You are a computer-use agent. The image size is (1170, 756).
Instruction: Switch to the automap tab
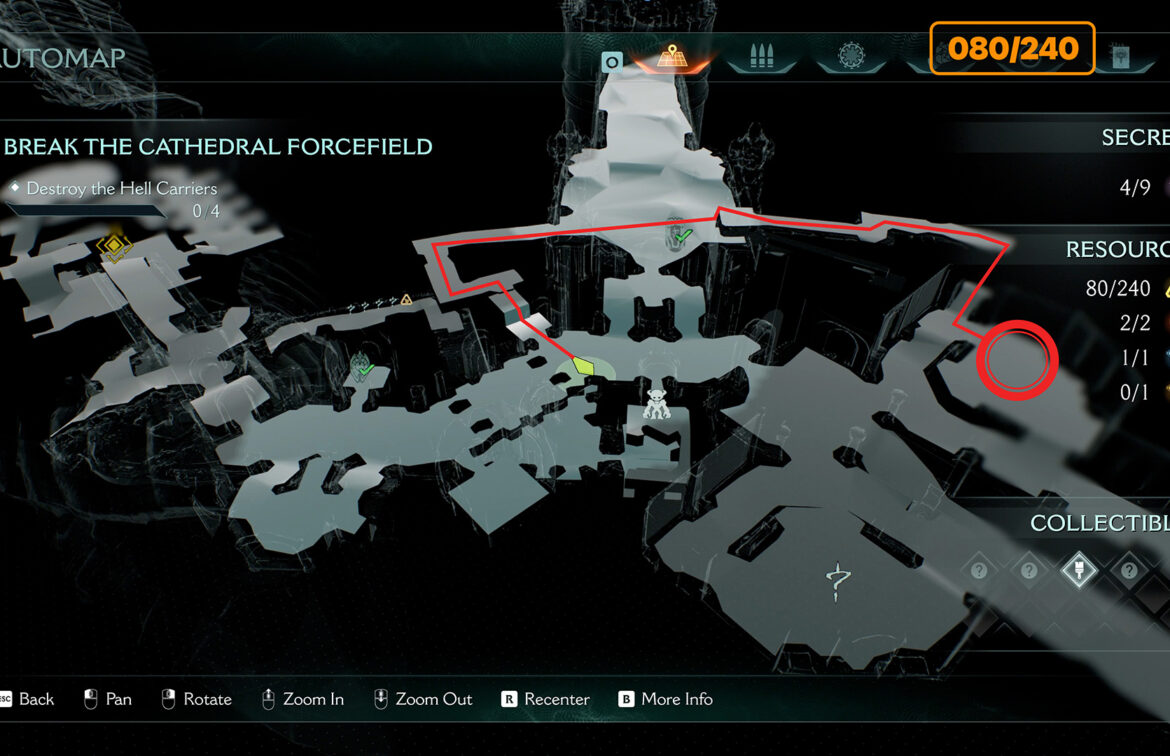coord(670,56)
